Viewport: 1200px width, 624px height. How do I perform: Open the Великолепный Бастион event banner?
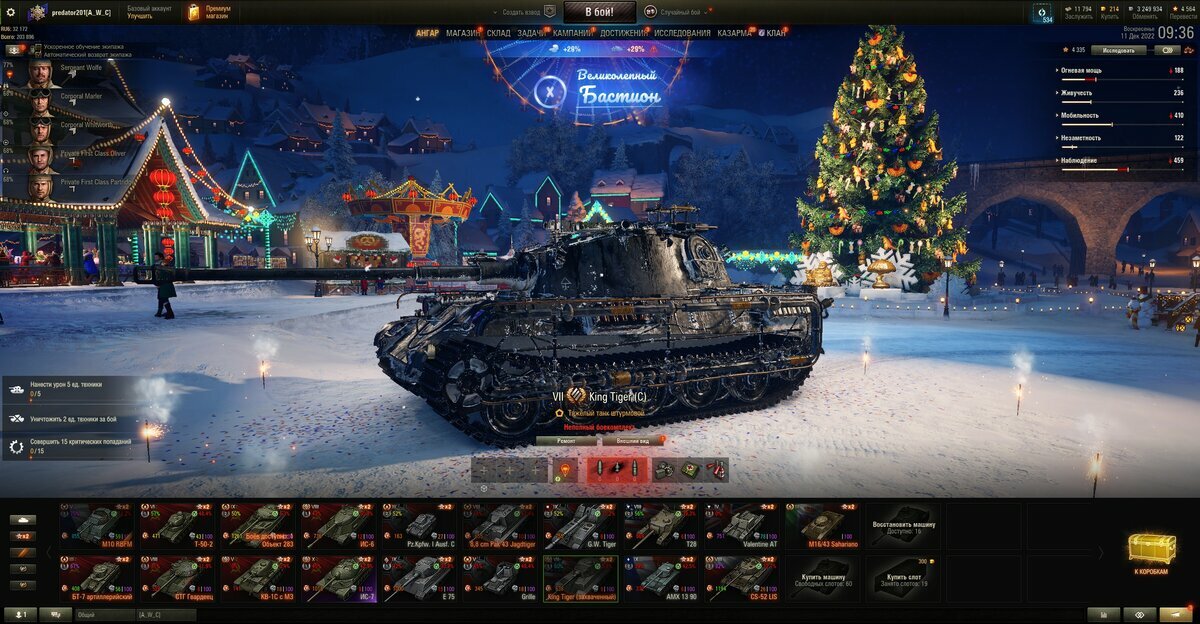click(600, 88)
